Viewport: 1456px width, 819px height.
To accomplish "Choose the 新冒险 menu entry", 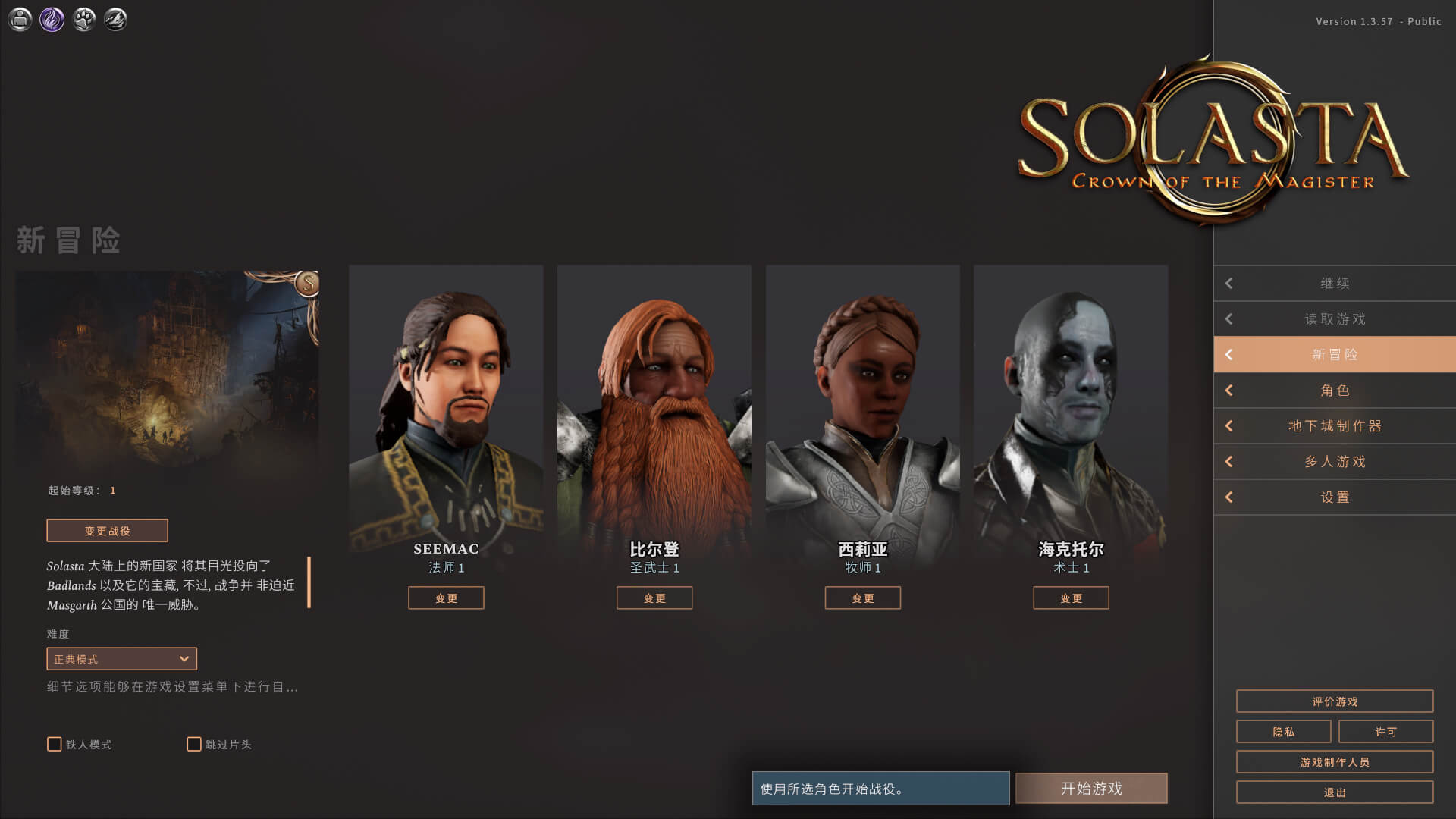I will [x=1335, y=355].
